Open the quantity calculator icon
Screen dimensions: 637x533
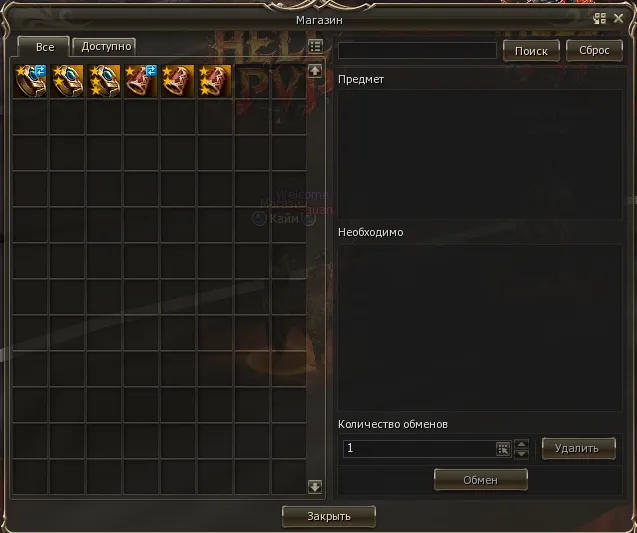tap(503, 449)
